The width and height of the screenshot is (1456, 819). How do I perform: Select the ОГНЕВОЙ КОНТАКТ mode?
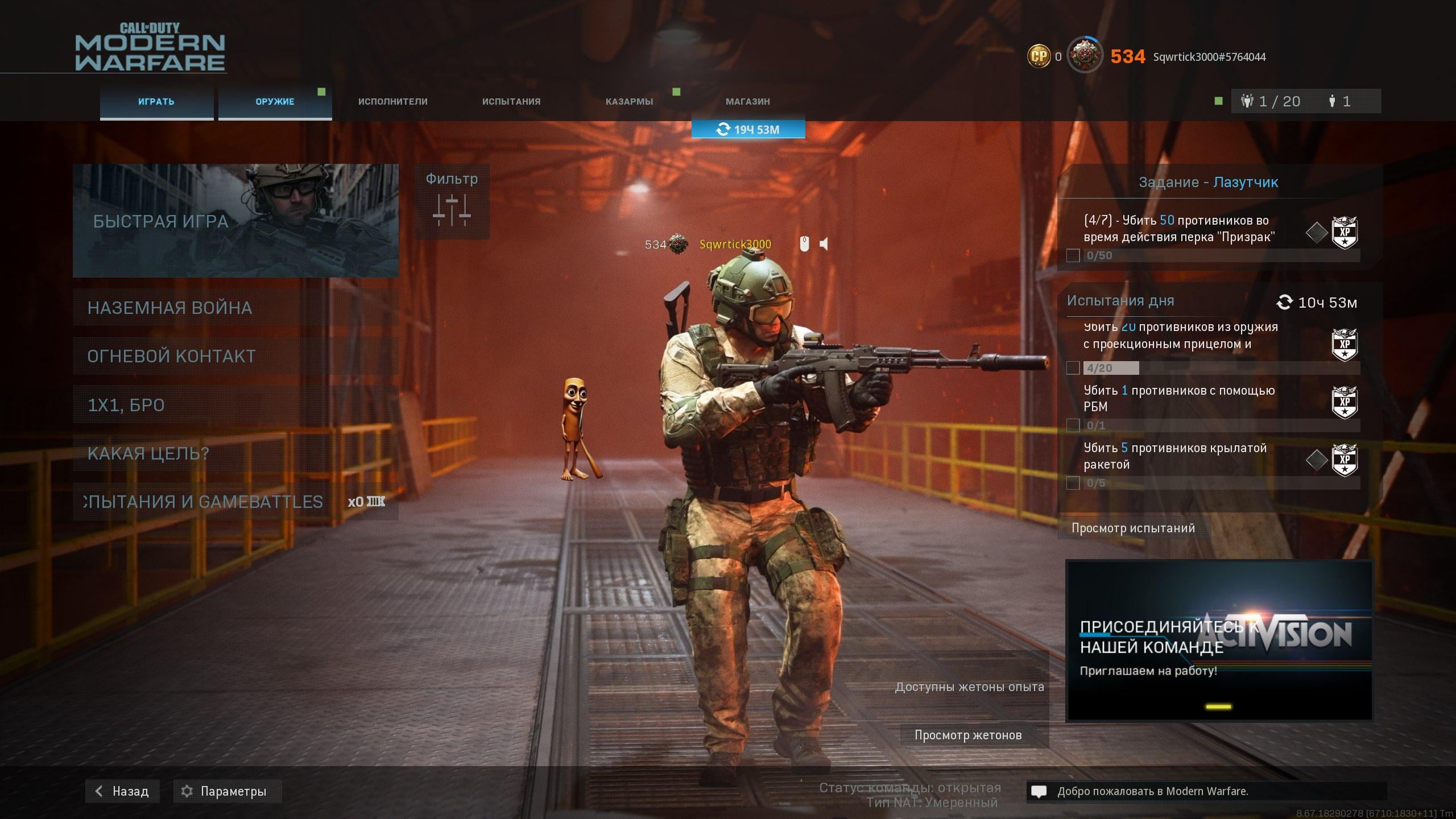tap(235, 356)
